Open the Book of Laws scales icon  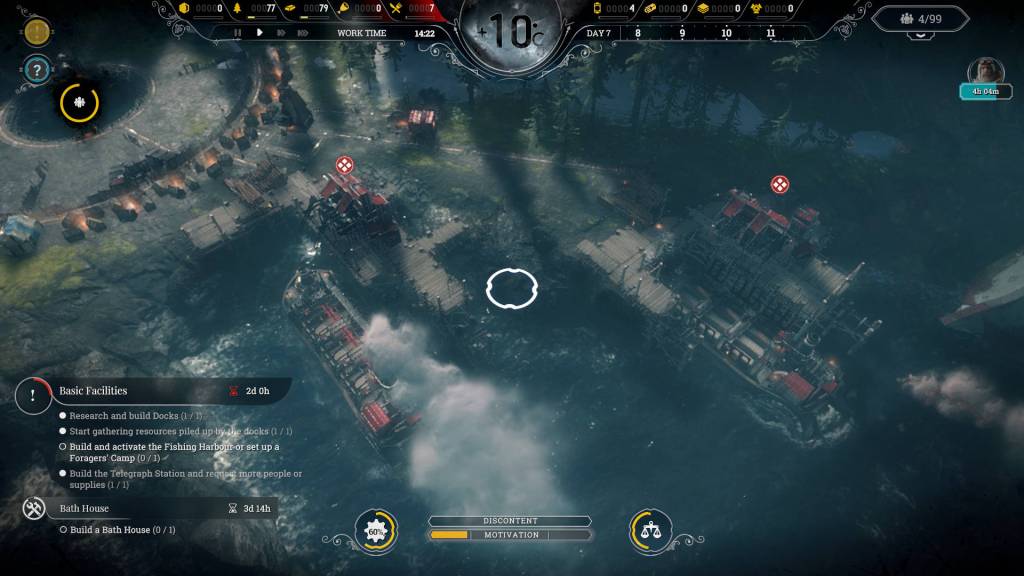[649, 533]
